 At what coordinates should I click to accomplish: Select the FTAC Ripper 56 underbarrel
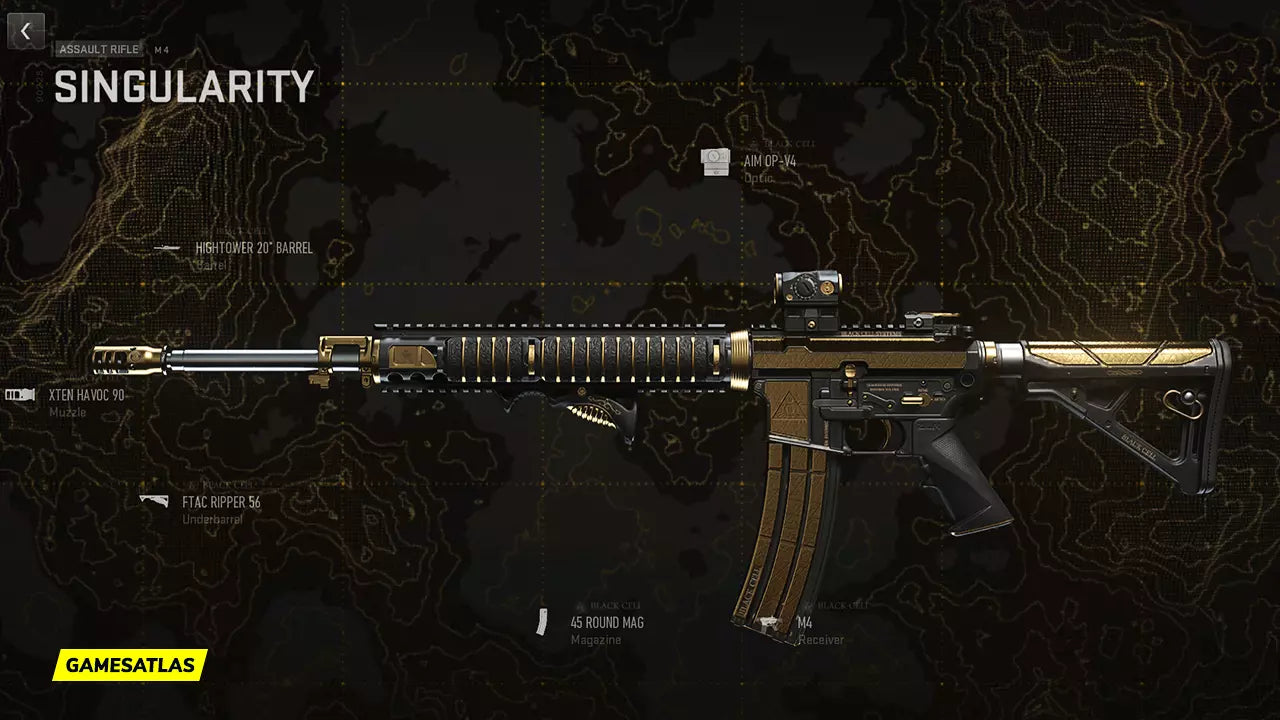click(220, 502)
